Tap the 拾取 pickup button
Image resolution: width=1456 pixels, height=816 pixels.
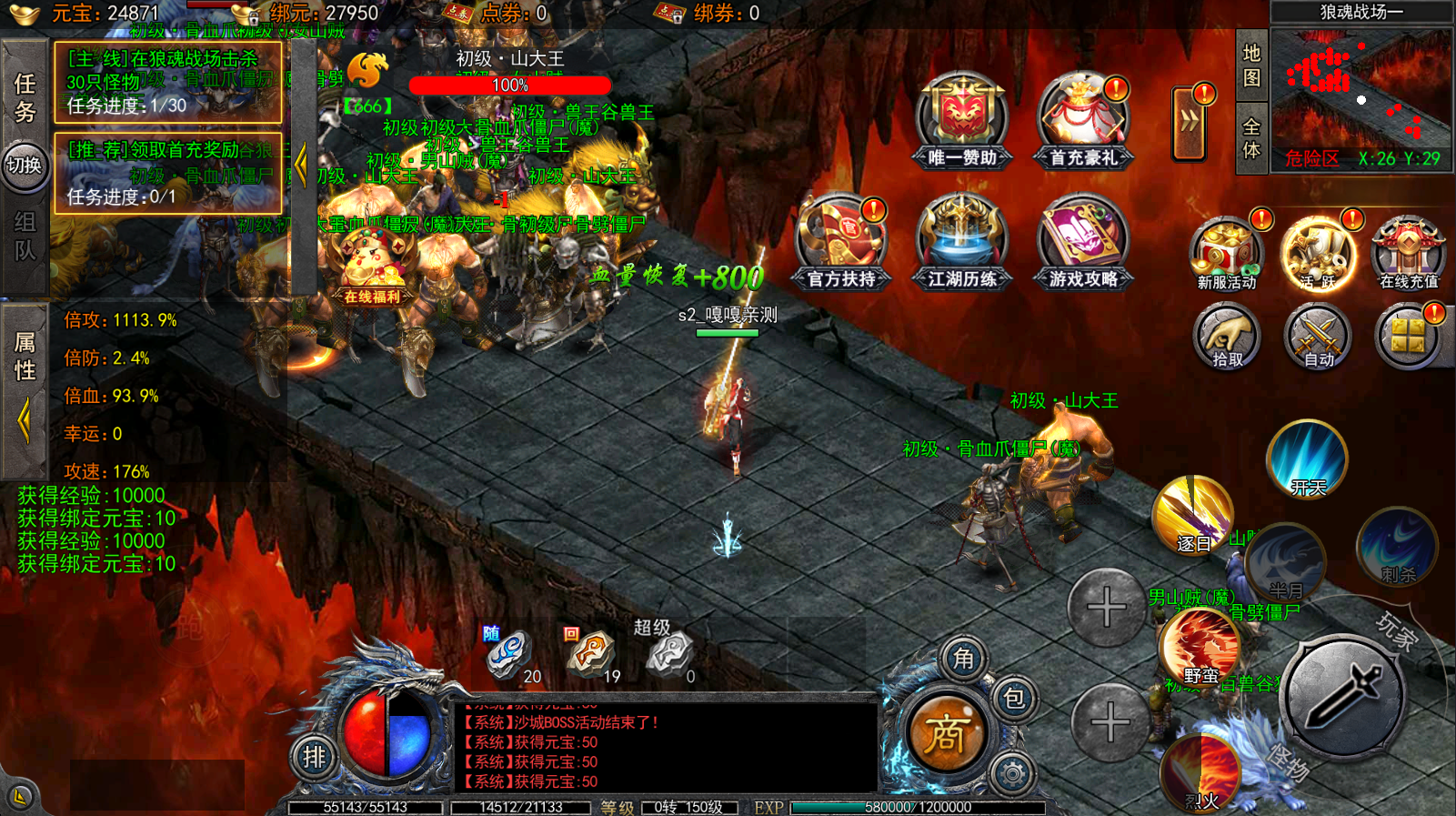pos(1226,337)
